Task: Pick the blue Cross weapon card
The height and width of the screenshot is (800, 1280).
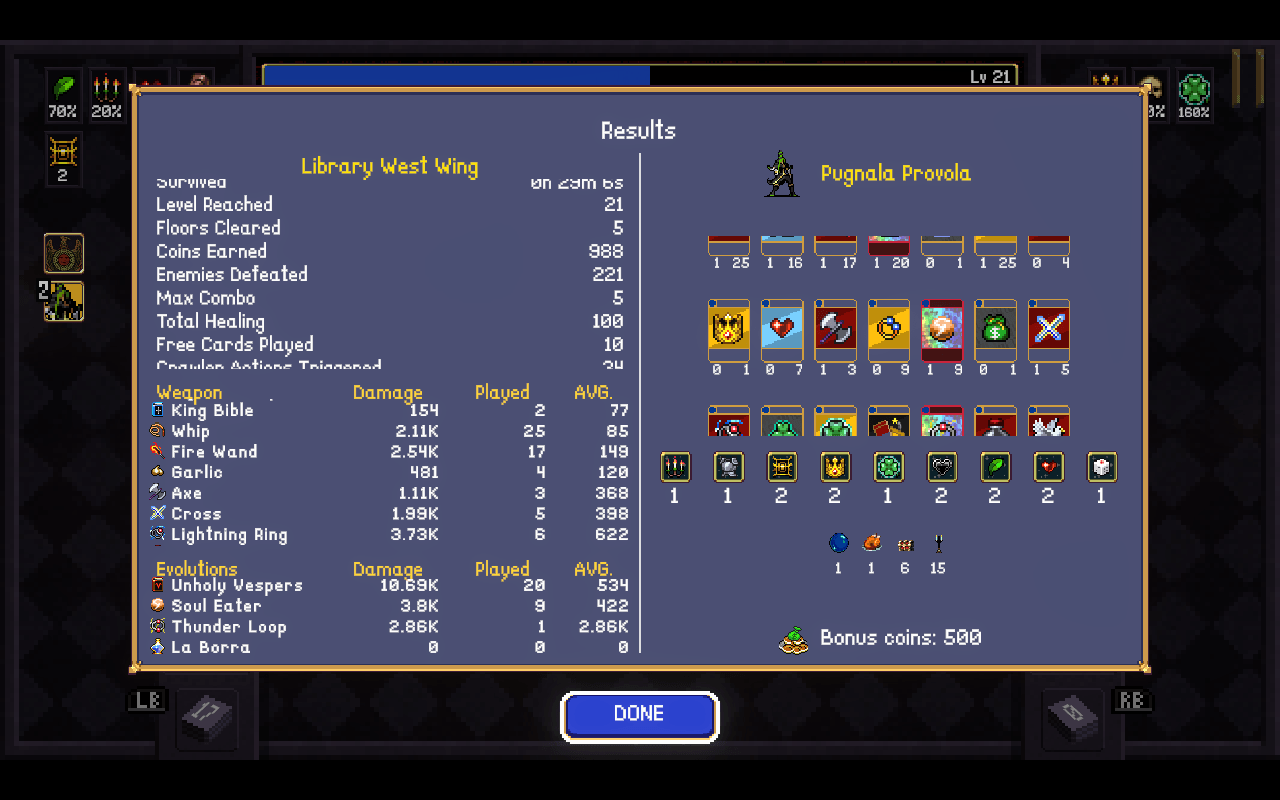Action: 1049,329
